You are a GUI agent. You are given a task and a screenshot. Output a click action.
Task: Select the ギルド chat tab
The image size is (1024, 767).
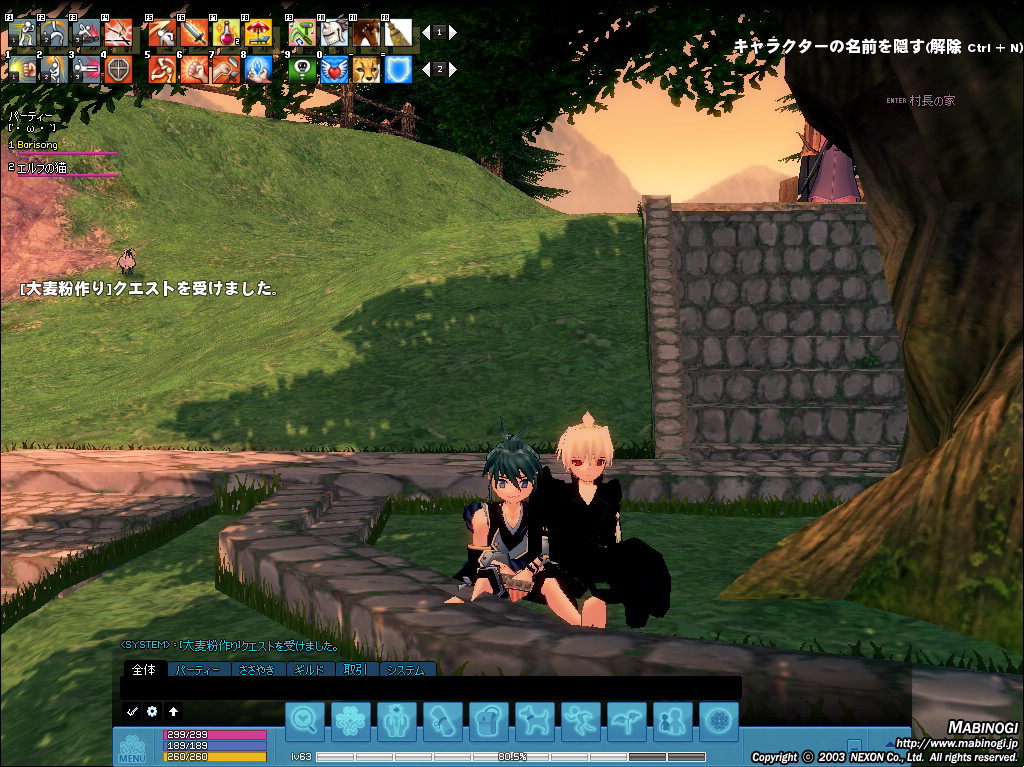click(x=312, y=669)
